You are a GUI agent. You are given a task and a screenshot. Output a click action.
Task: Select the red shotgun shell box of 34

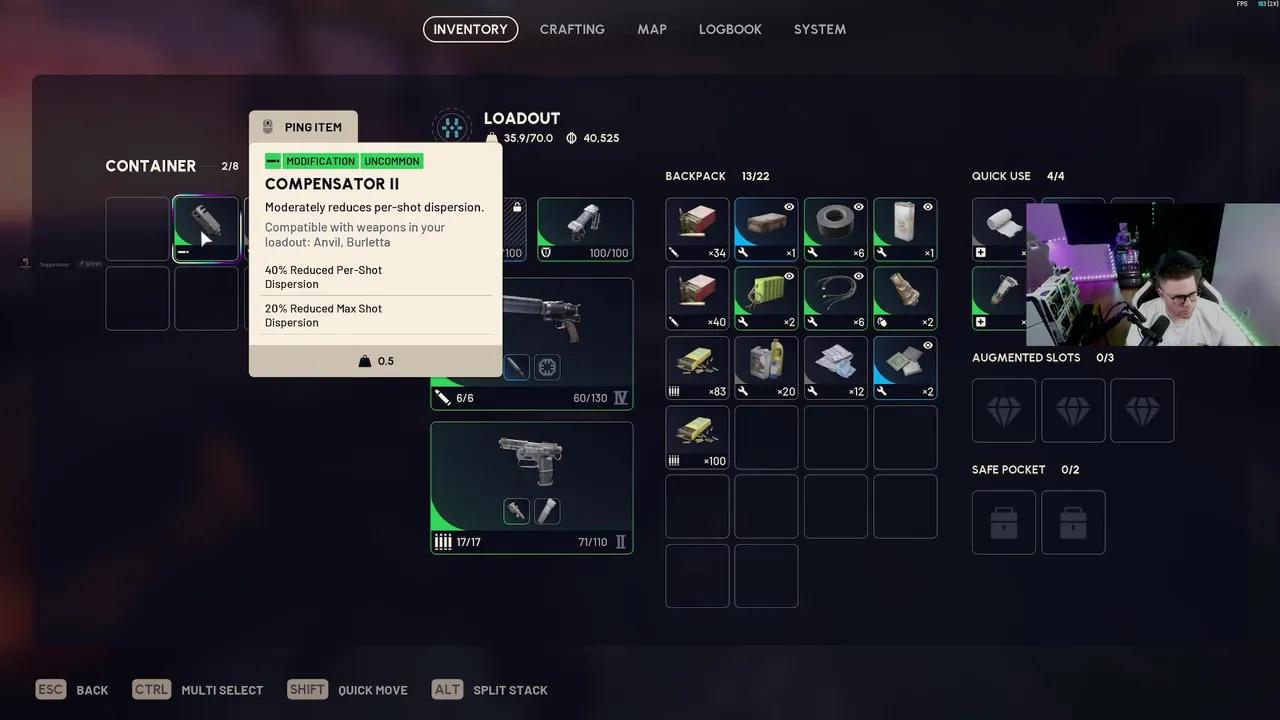click(697, 229)
